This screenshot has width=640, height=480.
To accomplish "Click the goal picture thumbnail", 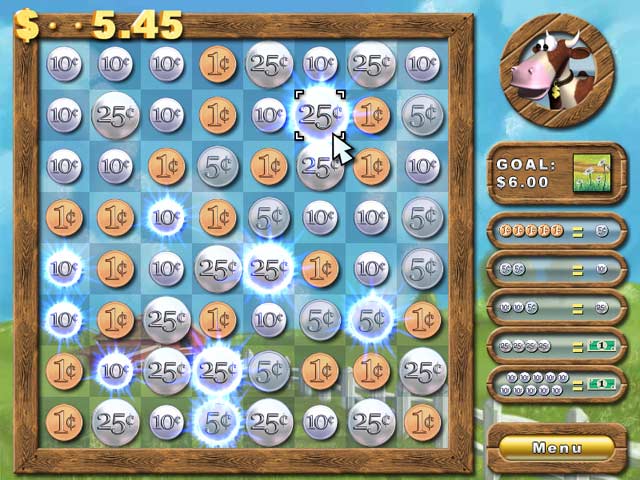I will 592,174.
